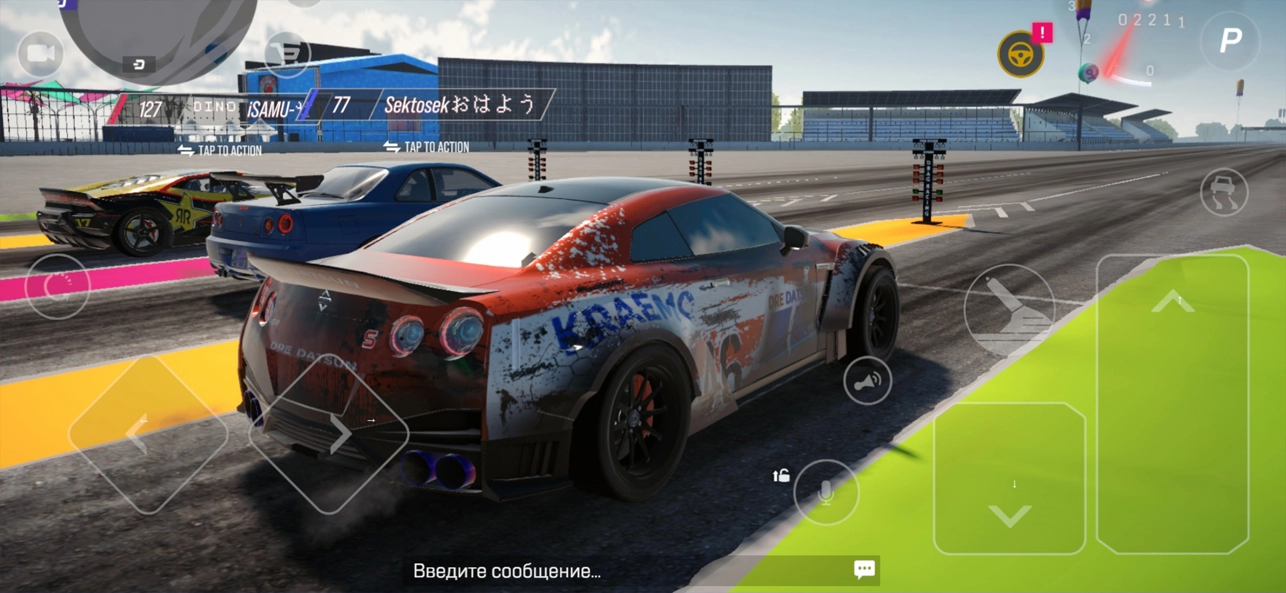Switch the camera view with the camera icon
Screen dimensions: 1286x593
point(40,54)
